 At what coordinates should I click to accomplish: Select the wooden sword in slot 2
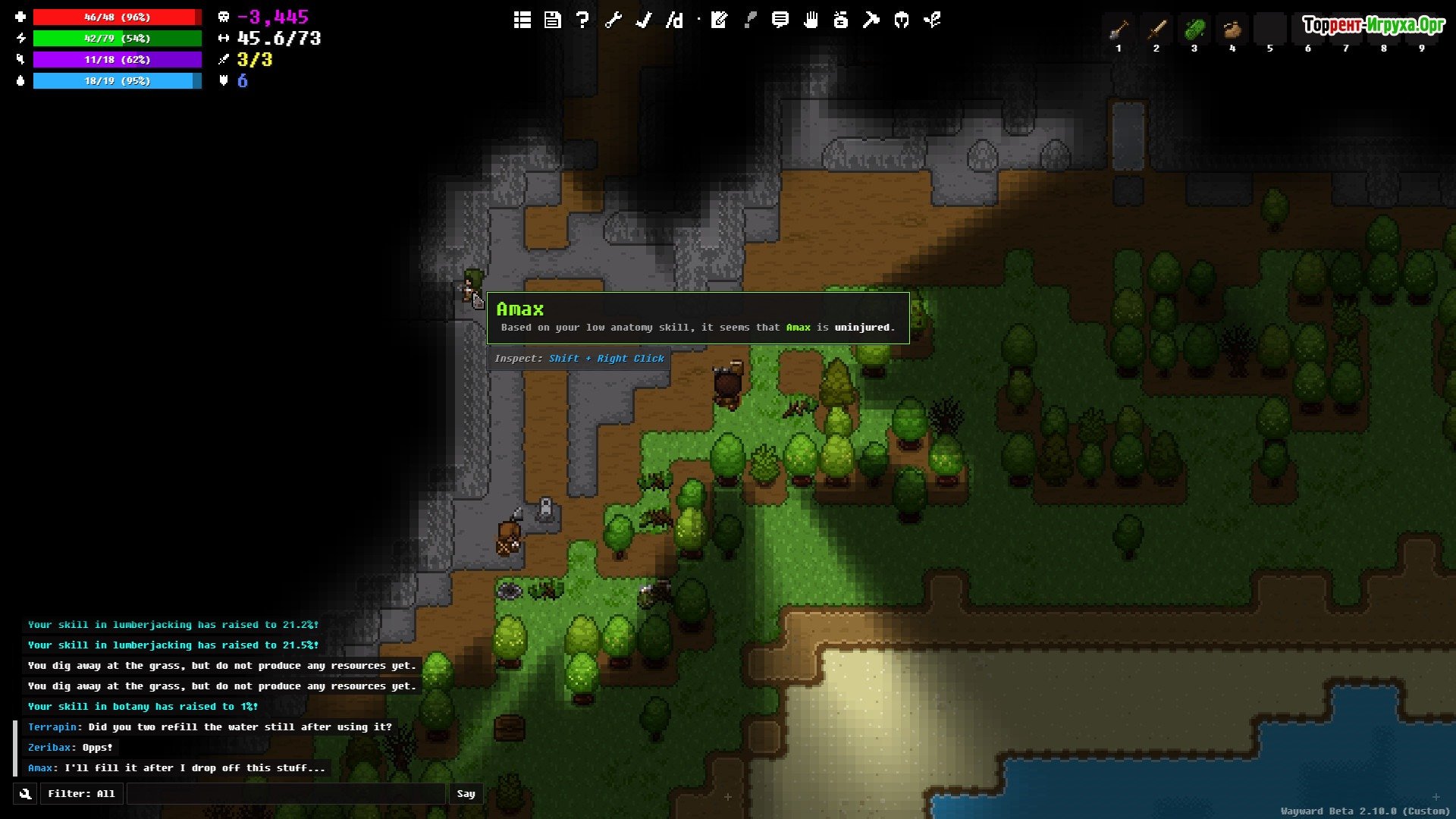point(1156,30)
